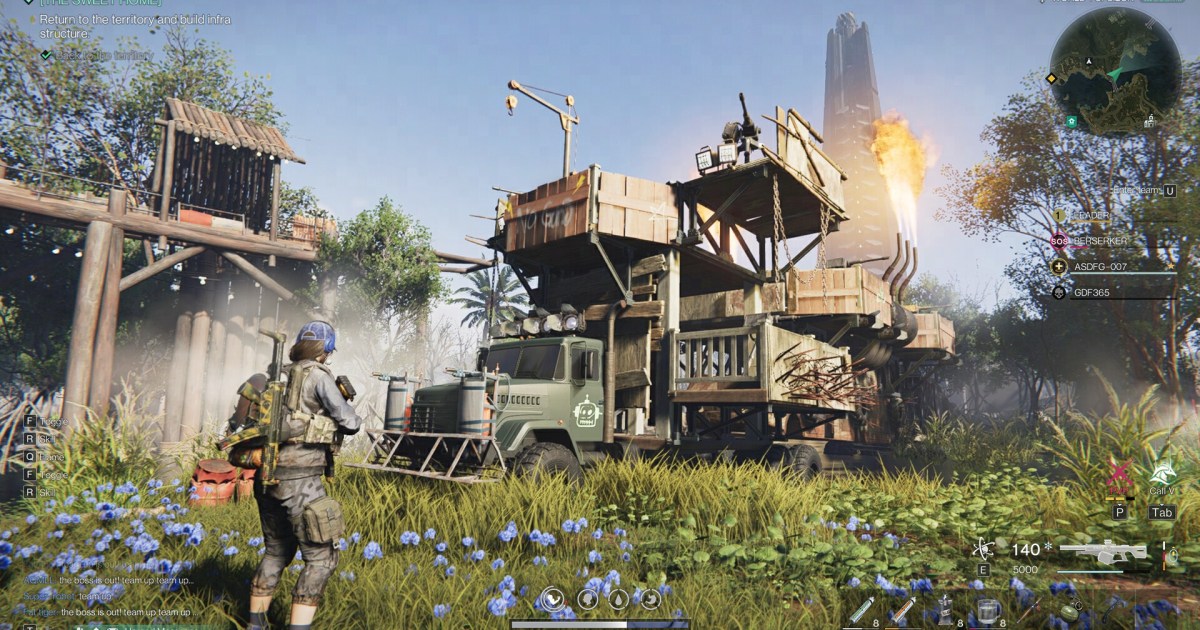Activate the atom skull skill icon
The image size is (1200, 630).
pyautogui.click(x=982, y=548)
